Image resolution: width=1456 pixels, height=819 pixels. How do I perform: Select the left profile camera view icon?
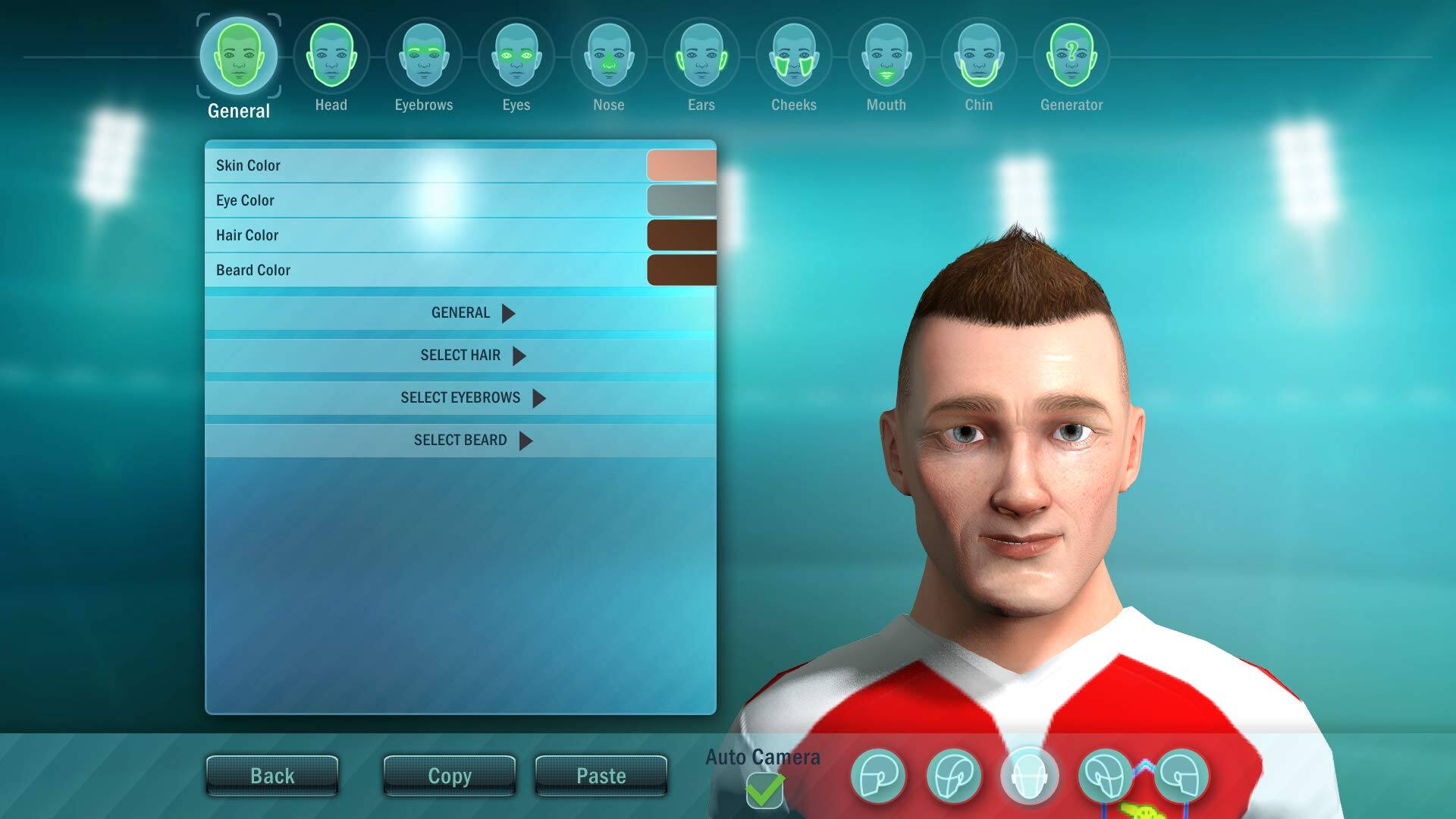tap(880, 774)
